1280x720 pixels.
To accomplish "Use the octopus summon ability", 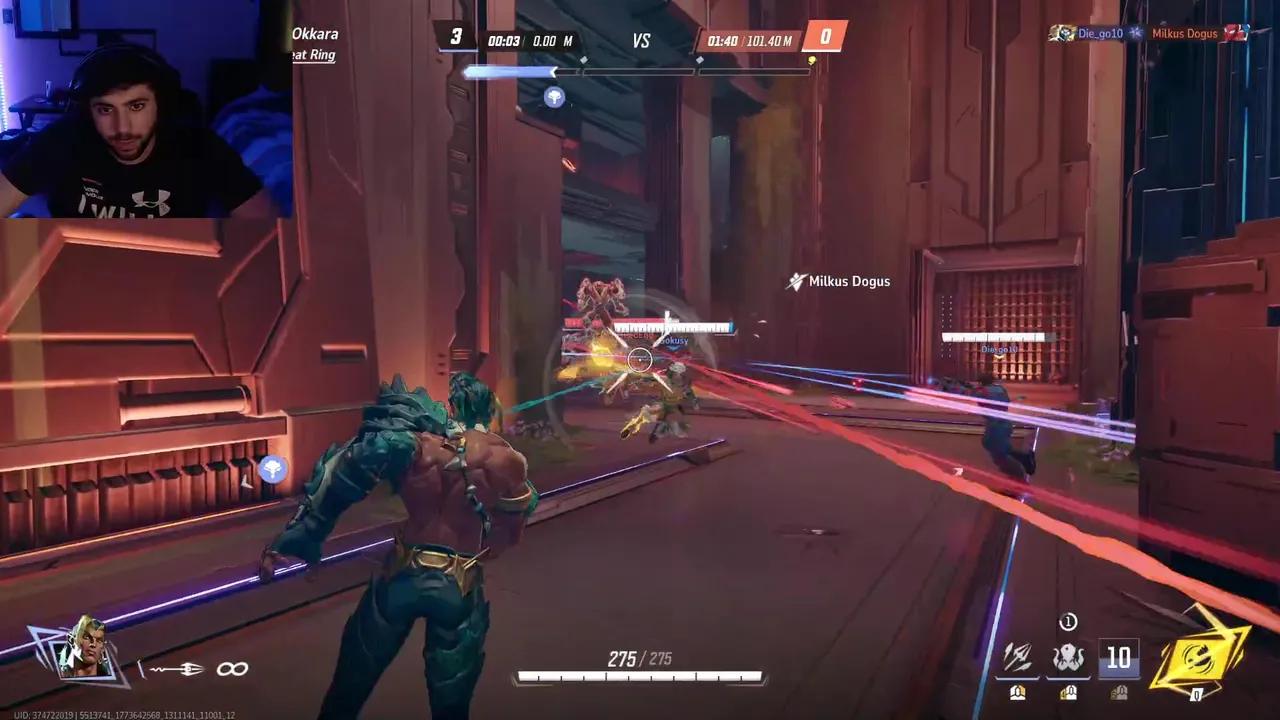I will (1067, 658).
